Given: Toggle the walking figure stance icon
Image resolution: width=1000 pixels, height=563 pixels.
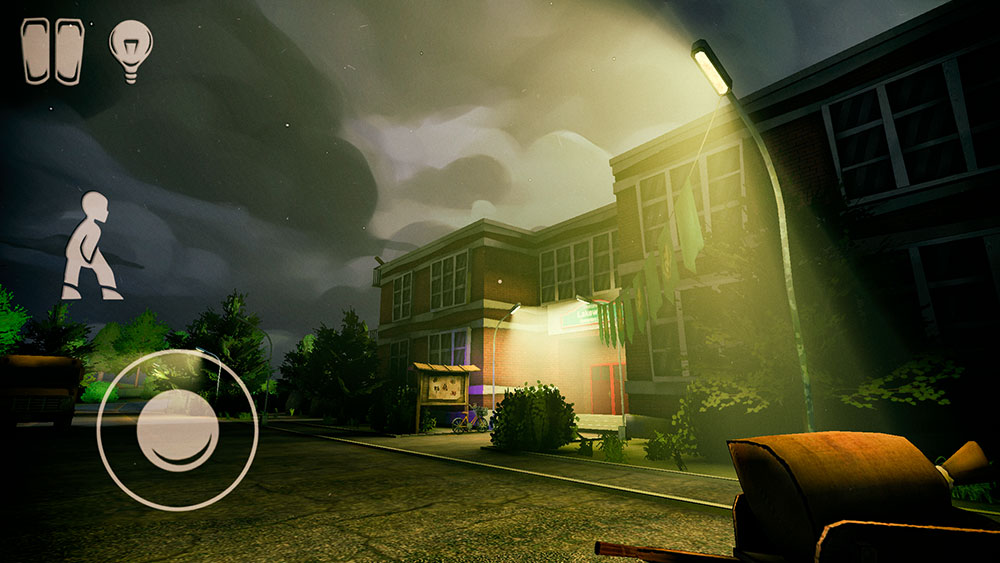Looking at the screenshot, I should click(x=90, y=246).
